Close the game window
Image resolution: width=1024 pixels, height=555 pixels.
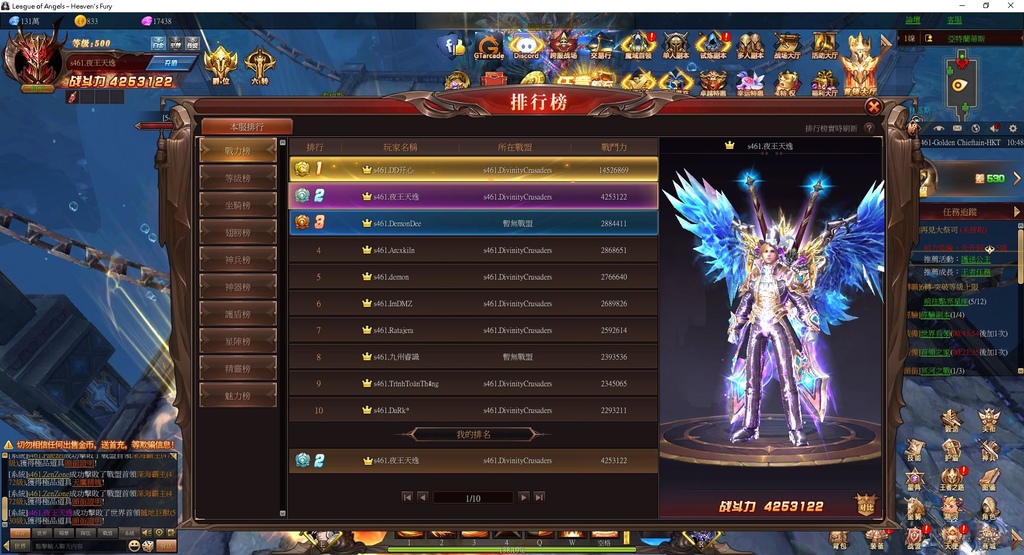(x=1011, y=6)
